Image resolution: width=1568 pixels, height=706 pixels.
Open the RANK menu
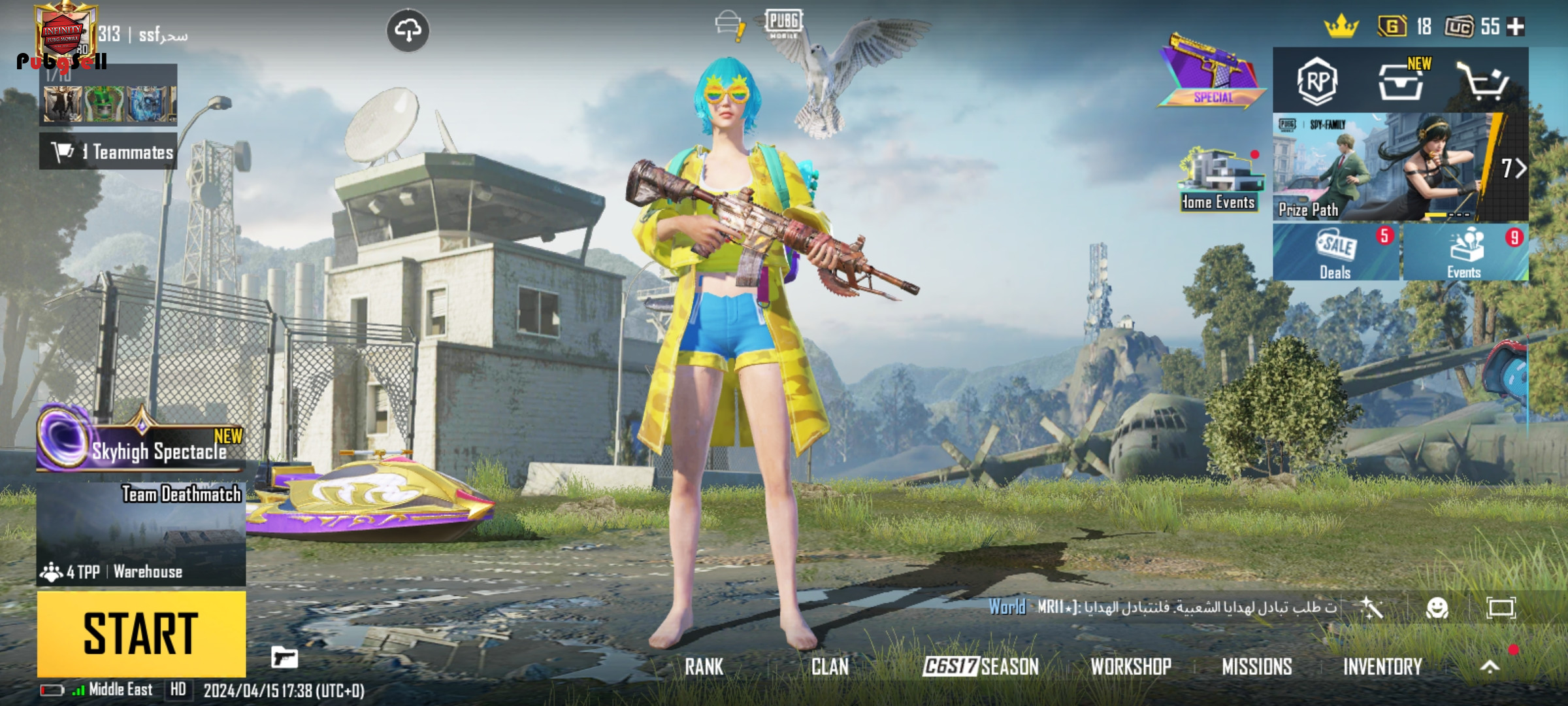[x=704, y=667]
